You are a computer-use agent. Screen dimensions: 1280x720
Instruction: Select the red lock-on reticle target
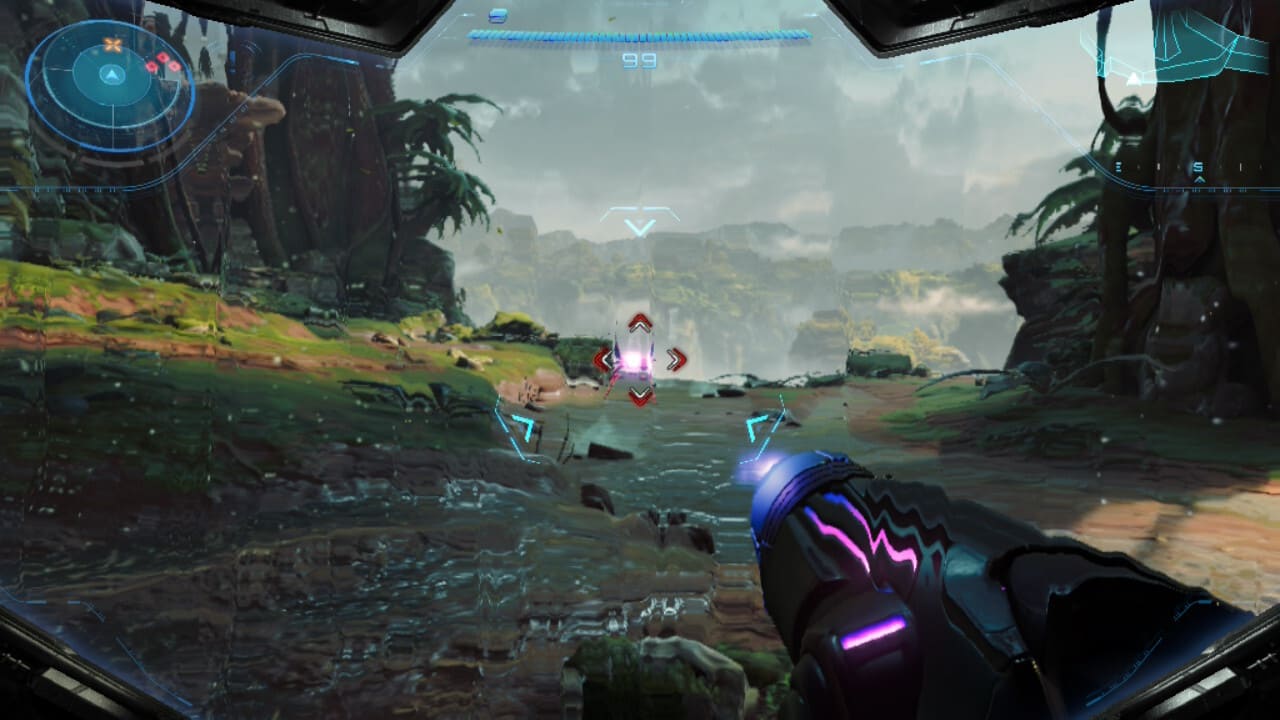639,360
